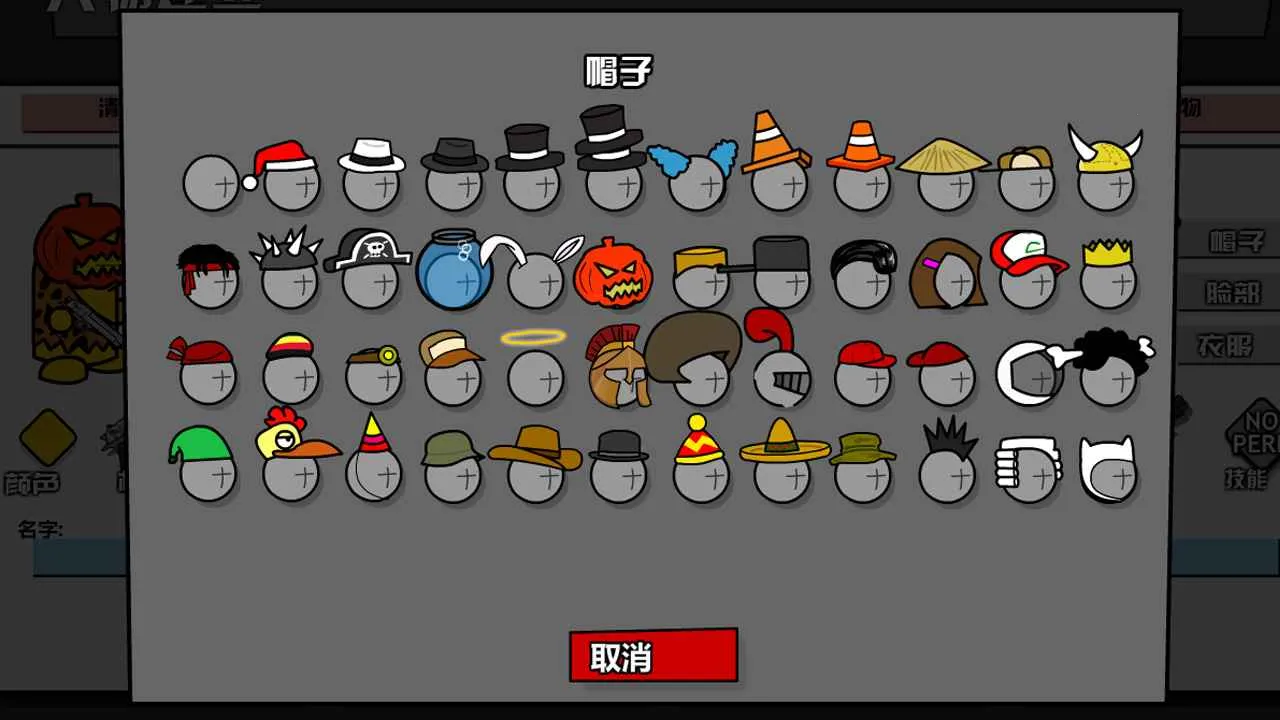
Task: Open the 衣服 clothes tab
Action: [1235, 345]
